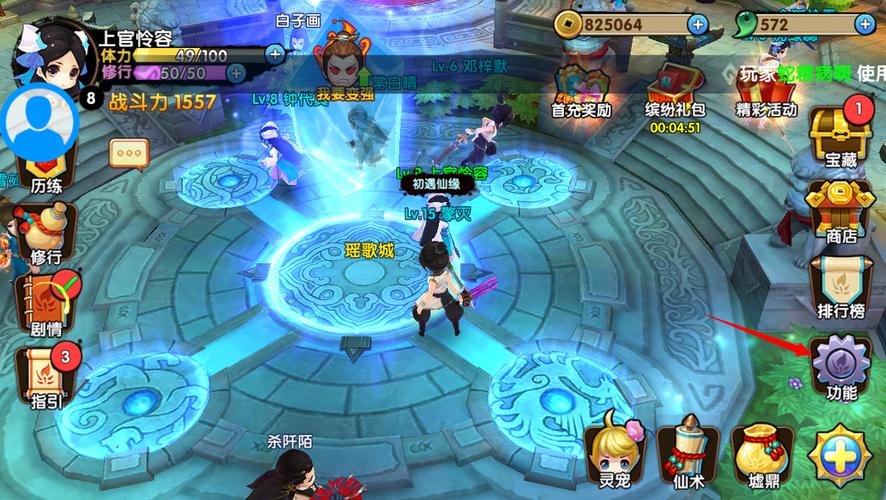Add 修行 points with plus button
This screenshot has width=886, height=500.
click(237, 73)
